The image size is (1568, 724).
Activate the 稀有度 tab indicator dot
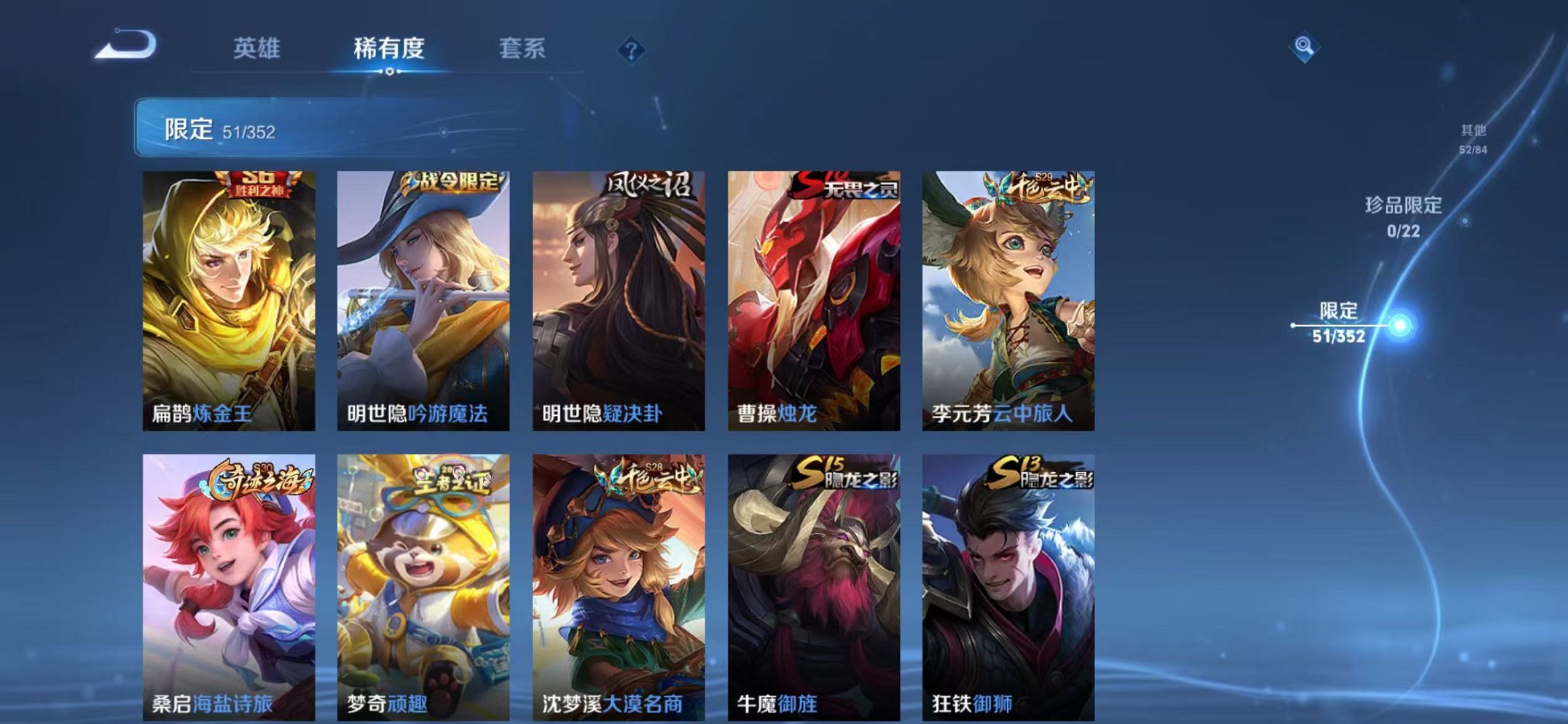pyautogui.click(x=391, y=70)
